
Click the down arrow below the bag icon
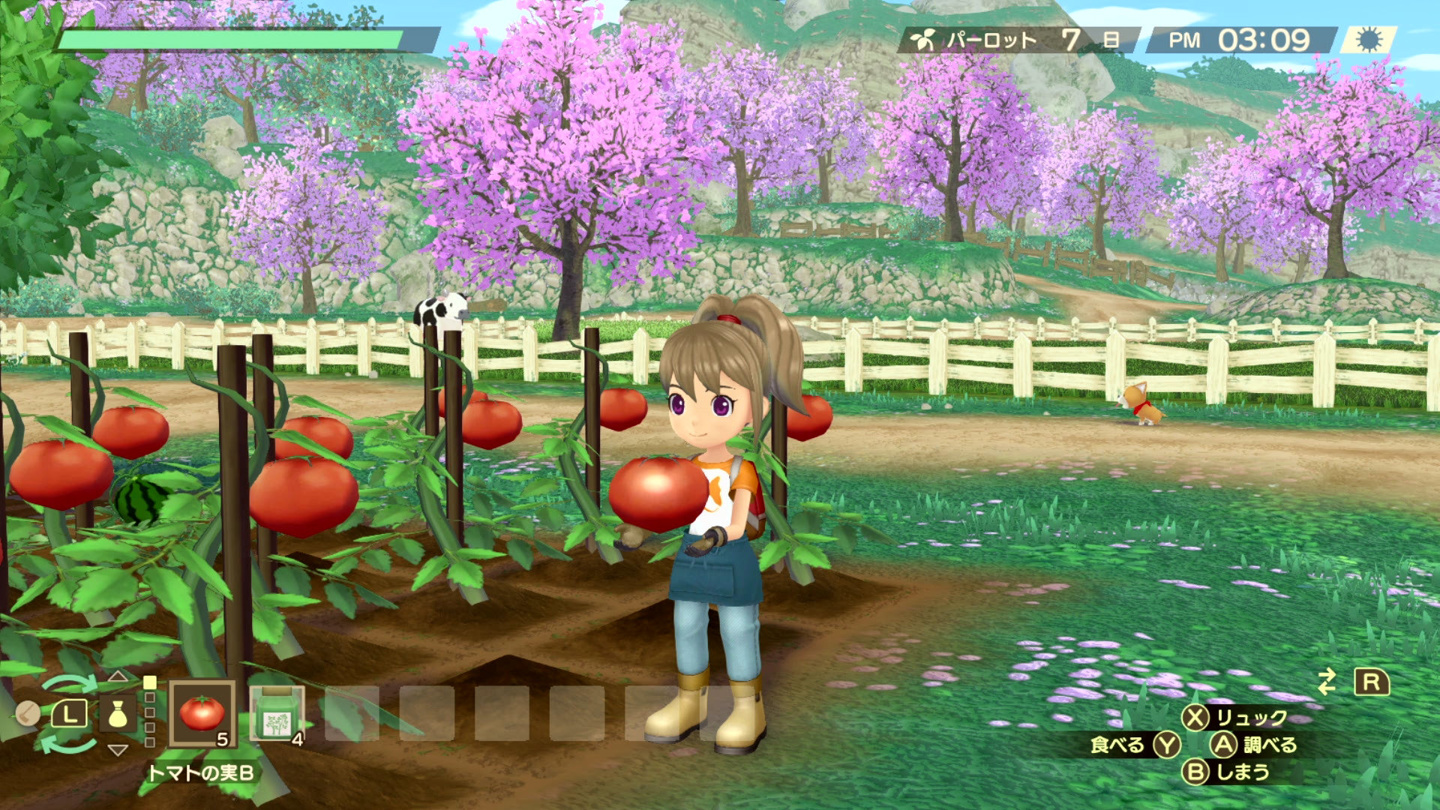tap(118, 750)
